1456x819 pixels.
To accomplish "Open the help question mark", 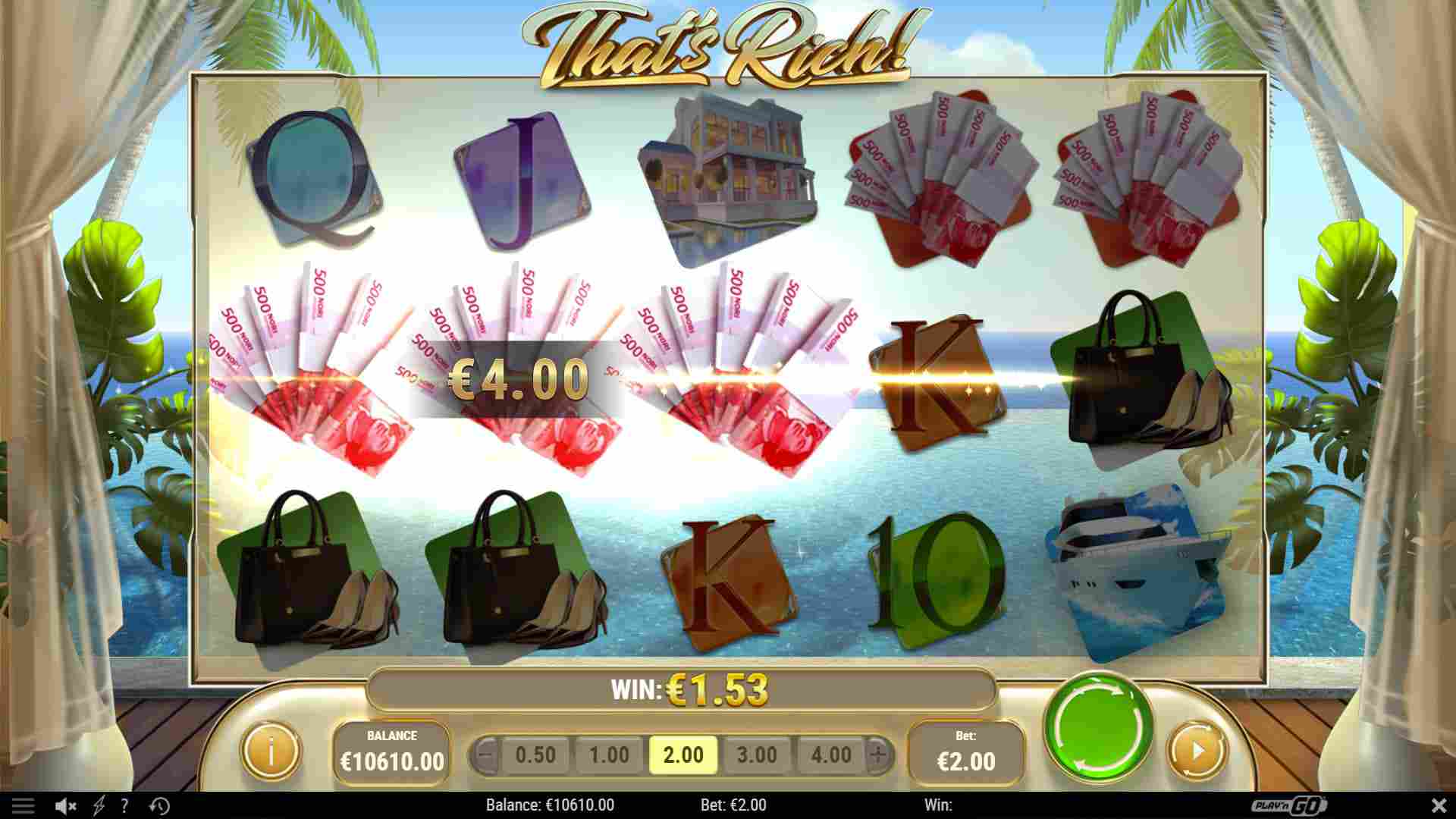I will pyautogui.click(x=125, y=805).
